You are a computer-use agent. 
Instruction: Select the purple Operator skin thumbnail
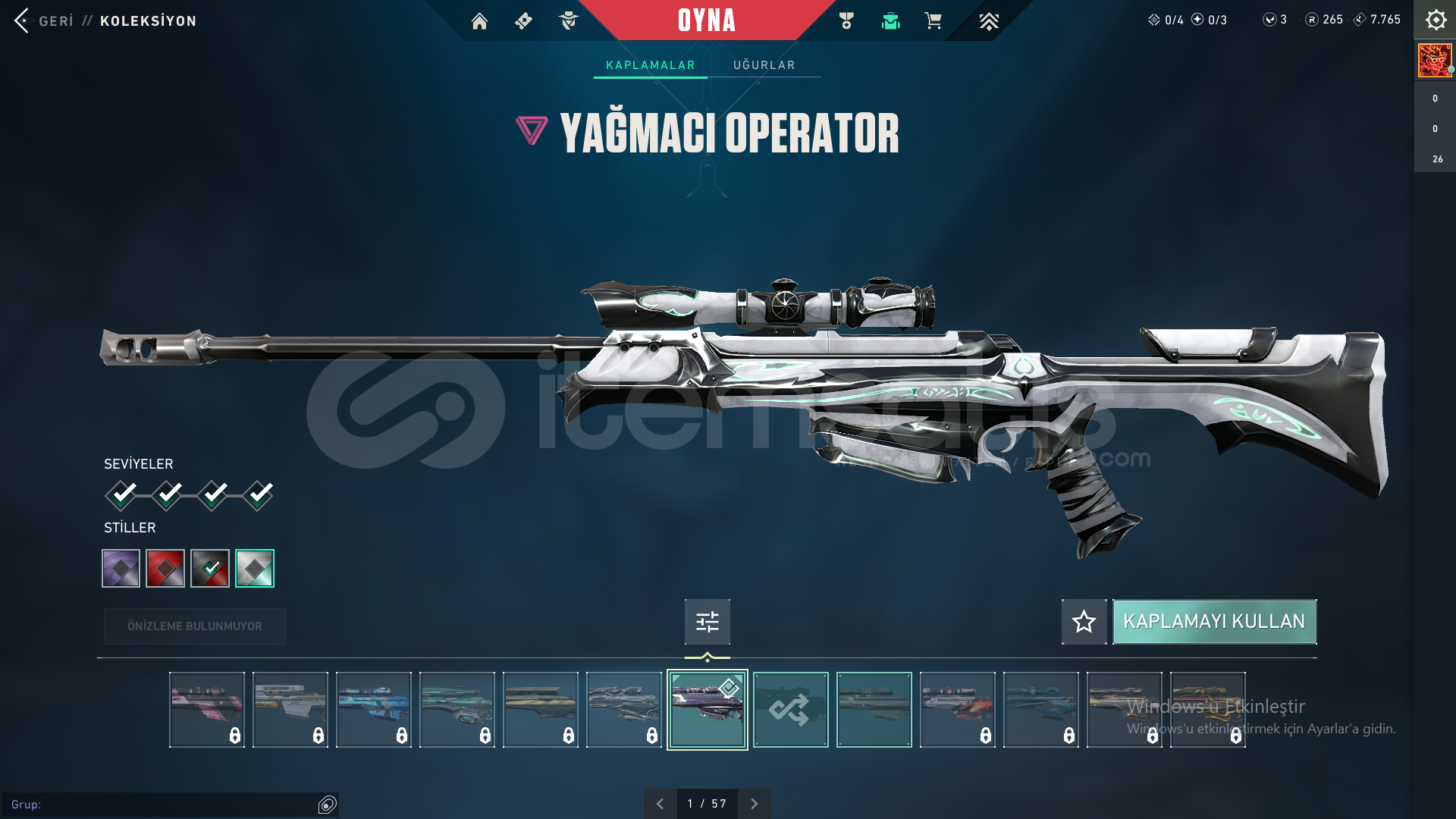[x=707, y=710]
